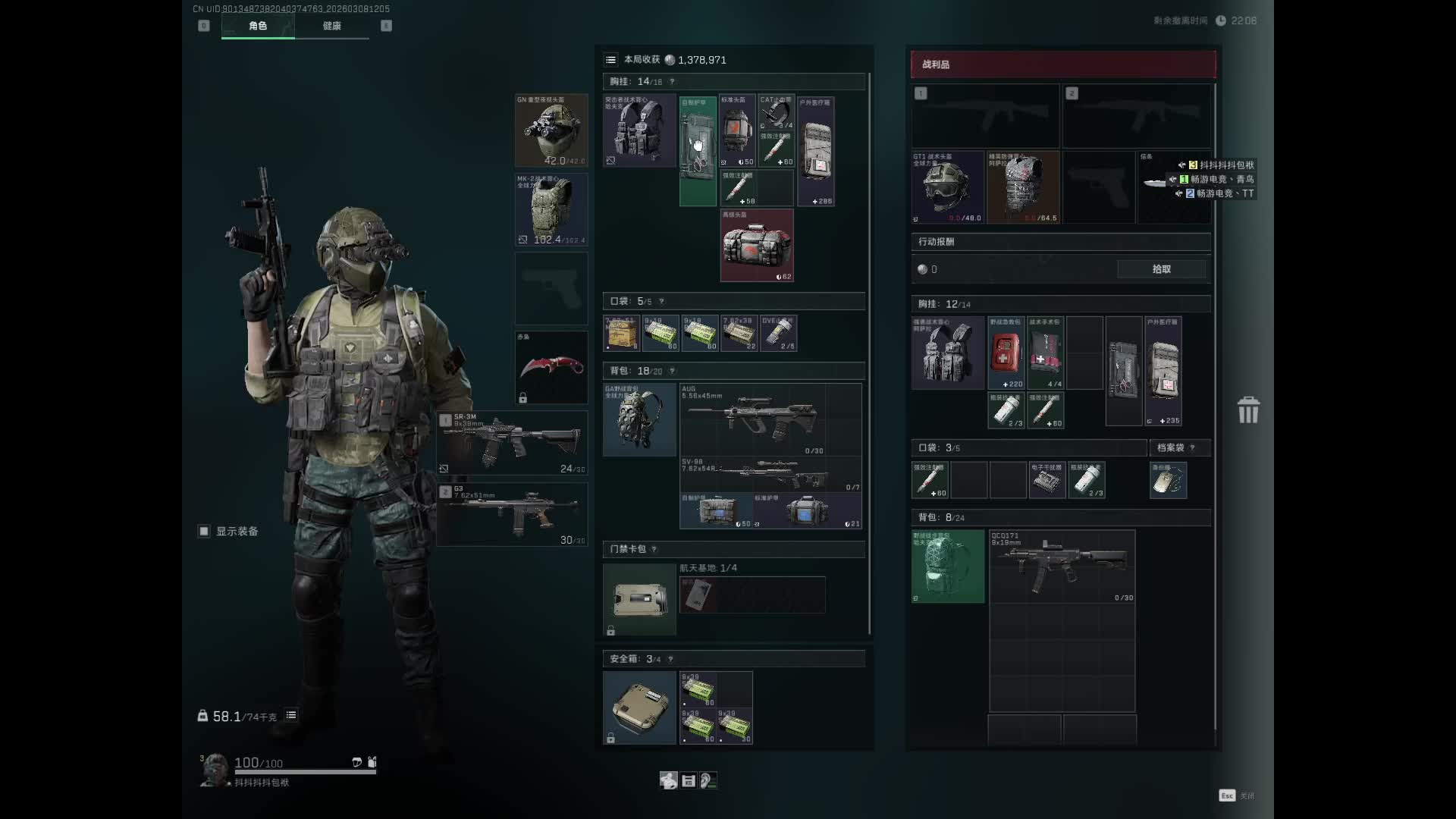Image resolution: width=1456 pixels, height=819 pixels.
Task: Choose the red karambit knife slot
Action: pos(551,368)
